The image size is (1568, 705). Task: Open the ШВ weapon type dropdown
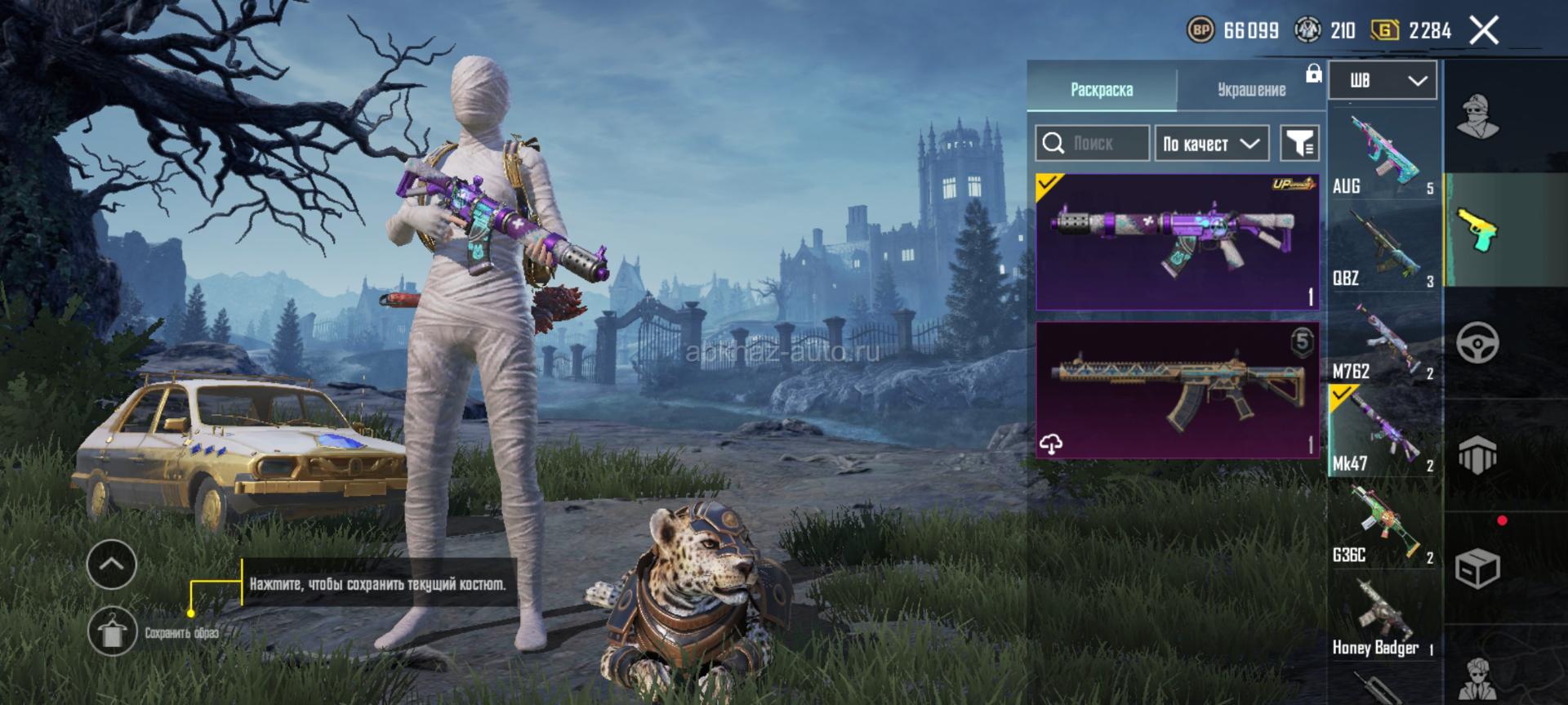pyautogui.click(x=1383, y=80)
